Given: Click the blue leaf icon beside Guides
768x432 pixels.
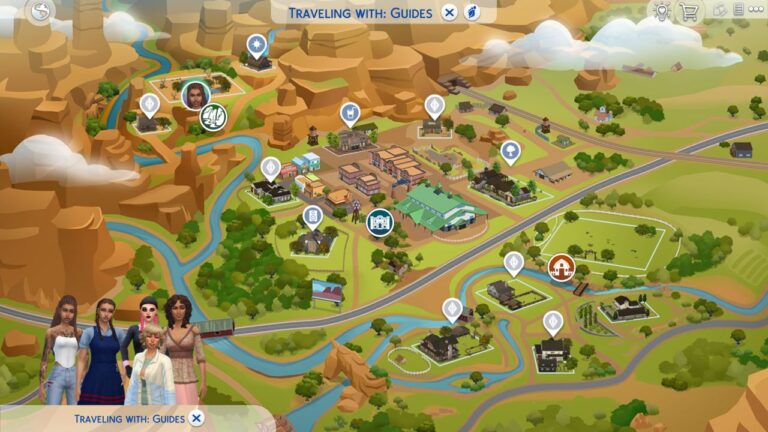Looking at the screenshot, I should point(473,12).
